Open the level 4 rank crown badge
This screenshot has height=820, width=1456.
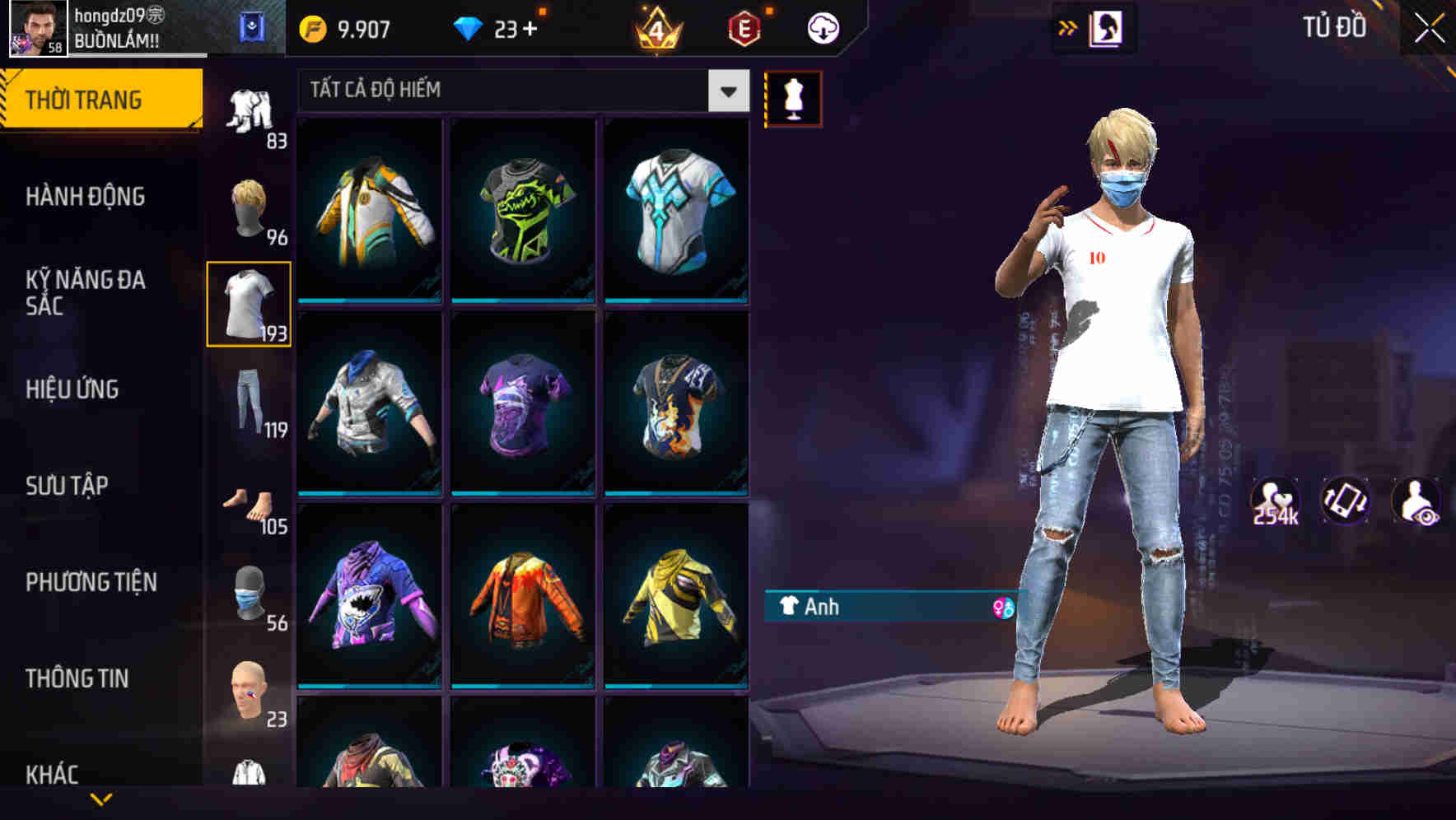pyautogui.click(x=656, y=27)
